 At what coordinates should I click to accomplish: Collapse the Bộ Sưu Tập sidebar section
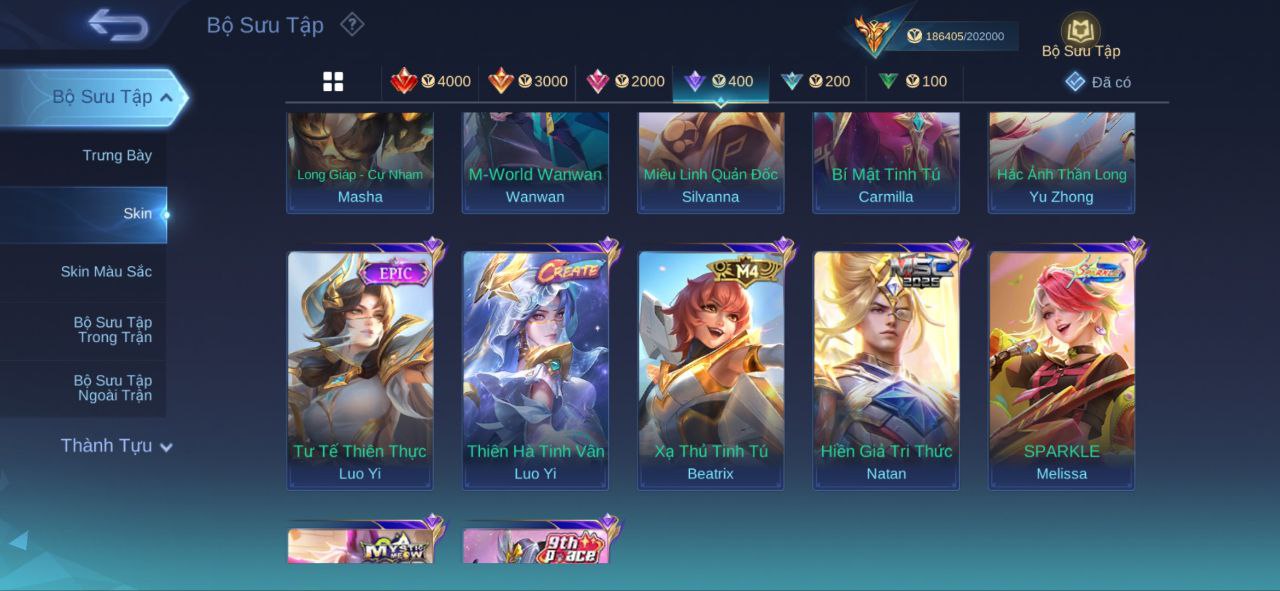[x=166, y=97]
